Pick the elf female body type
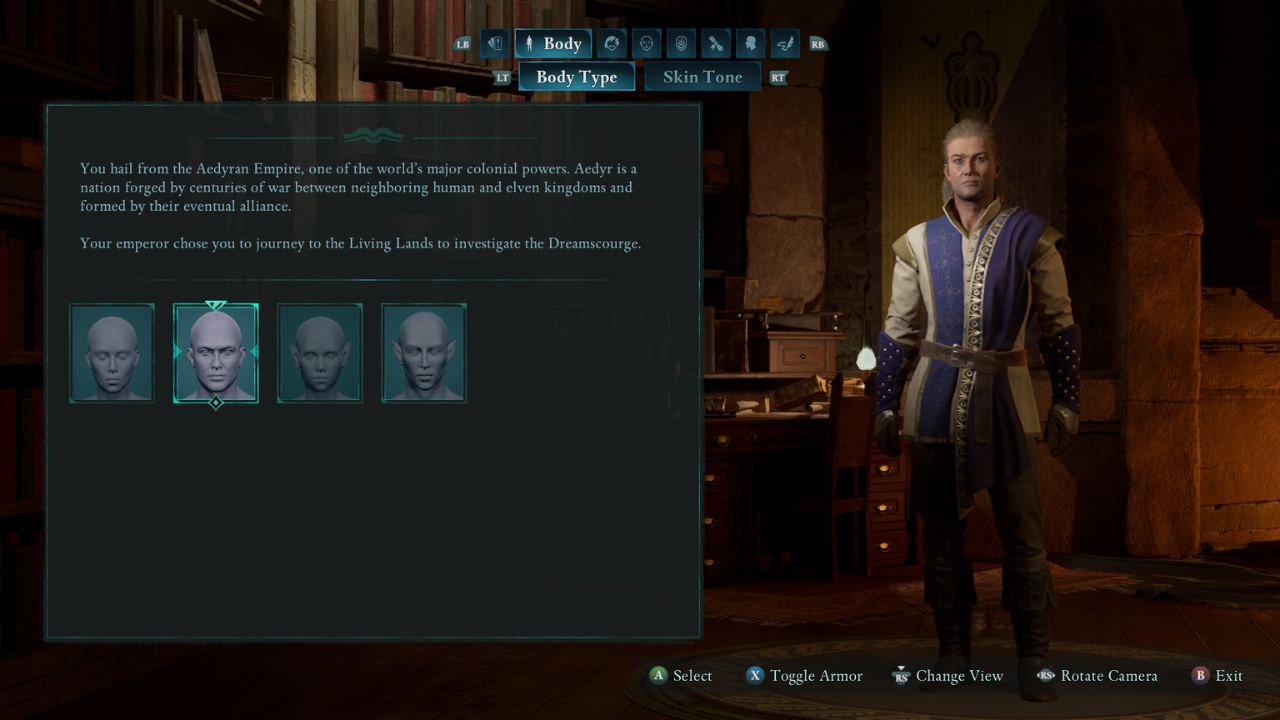 tap(320, 353)
